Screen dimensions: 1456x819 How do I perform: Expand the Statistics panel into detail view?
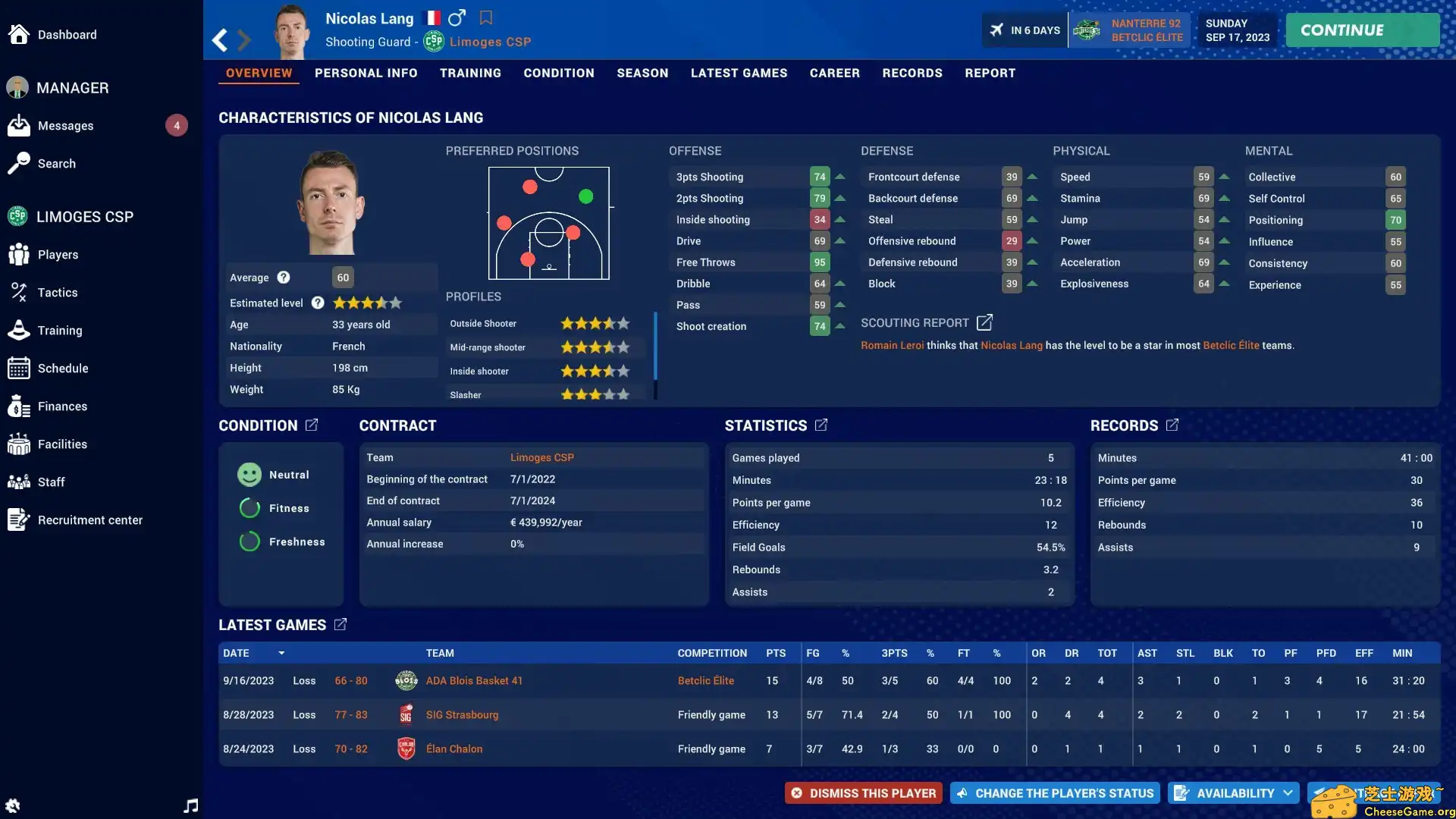[822, 425]
